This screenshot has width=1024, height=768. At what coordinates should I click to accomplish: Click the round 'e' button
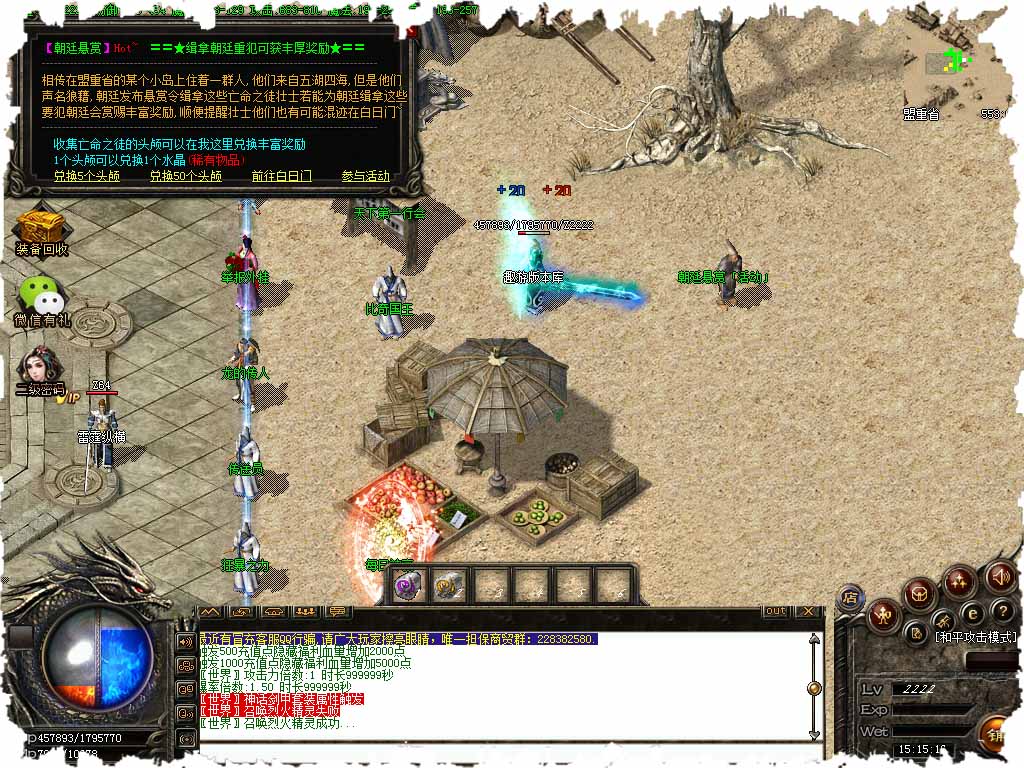point(971,613)
